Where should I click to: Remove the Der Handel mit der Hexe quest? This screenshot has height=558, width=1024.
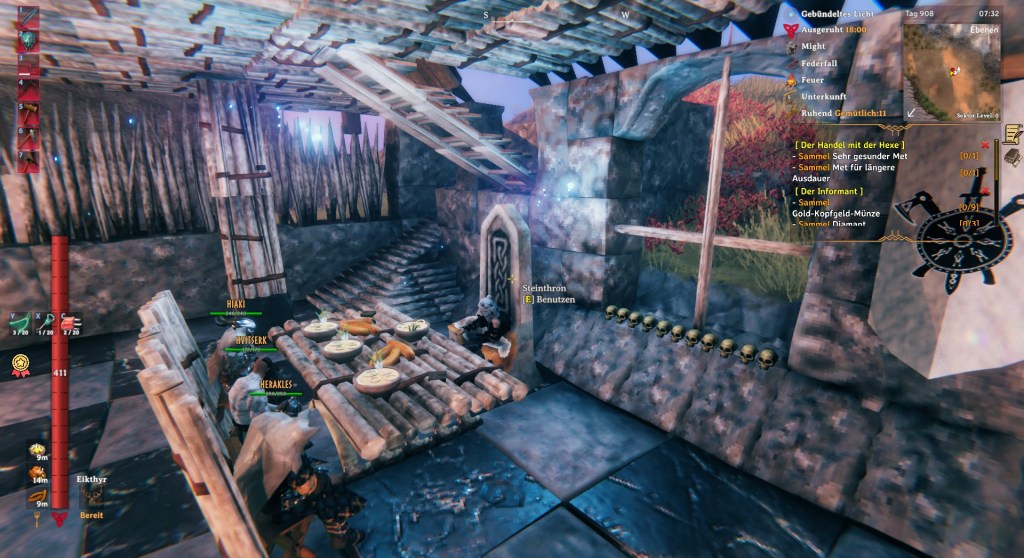point(984,146)
